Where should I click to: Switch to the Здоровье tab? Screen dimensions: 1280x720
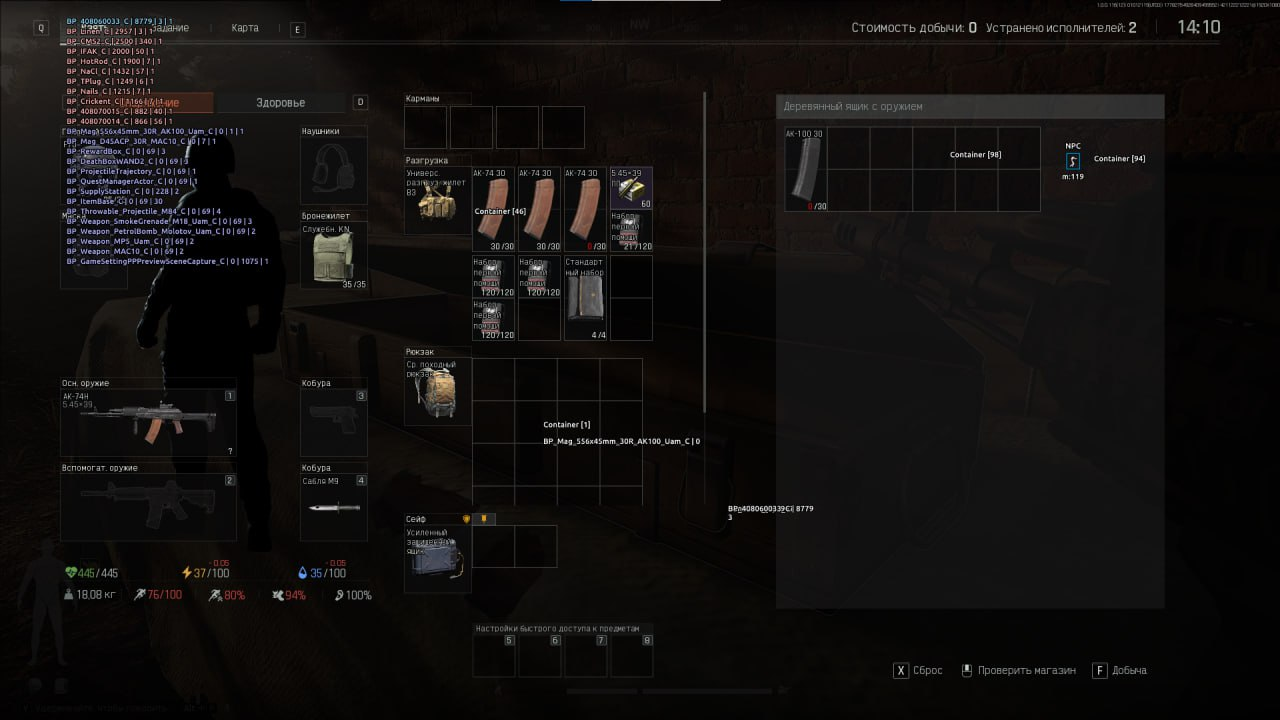coord(280,103)
